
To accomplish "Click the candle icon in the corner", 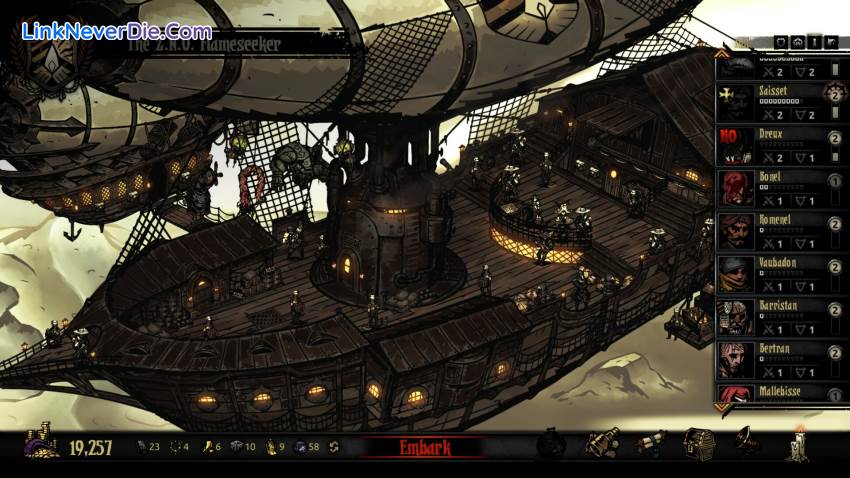I will coord(799,443).
